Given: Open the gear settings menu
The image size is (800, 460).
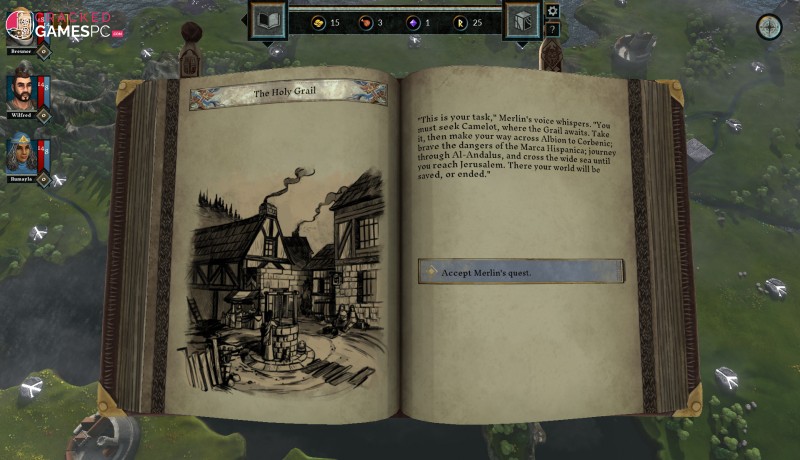Looking at the screenshot, I should [552, 11].
